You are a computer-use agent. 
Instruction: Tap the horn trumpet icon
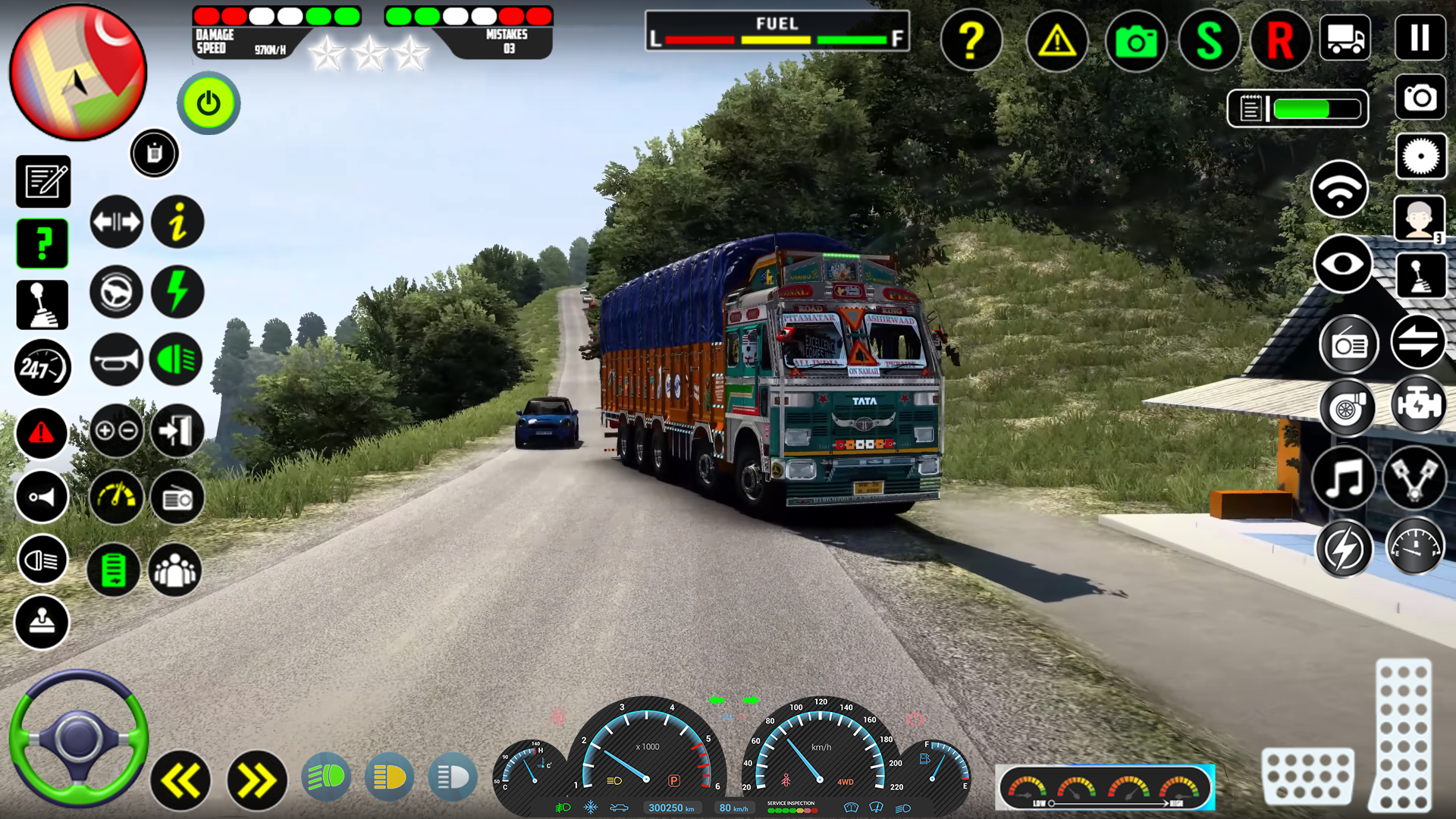[116, 360]
